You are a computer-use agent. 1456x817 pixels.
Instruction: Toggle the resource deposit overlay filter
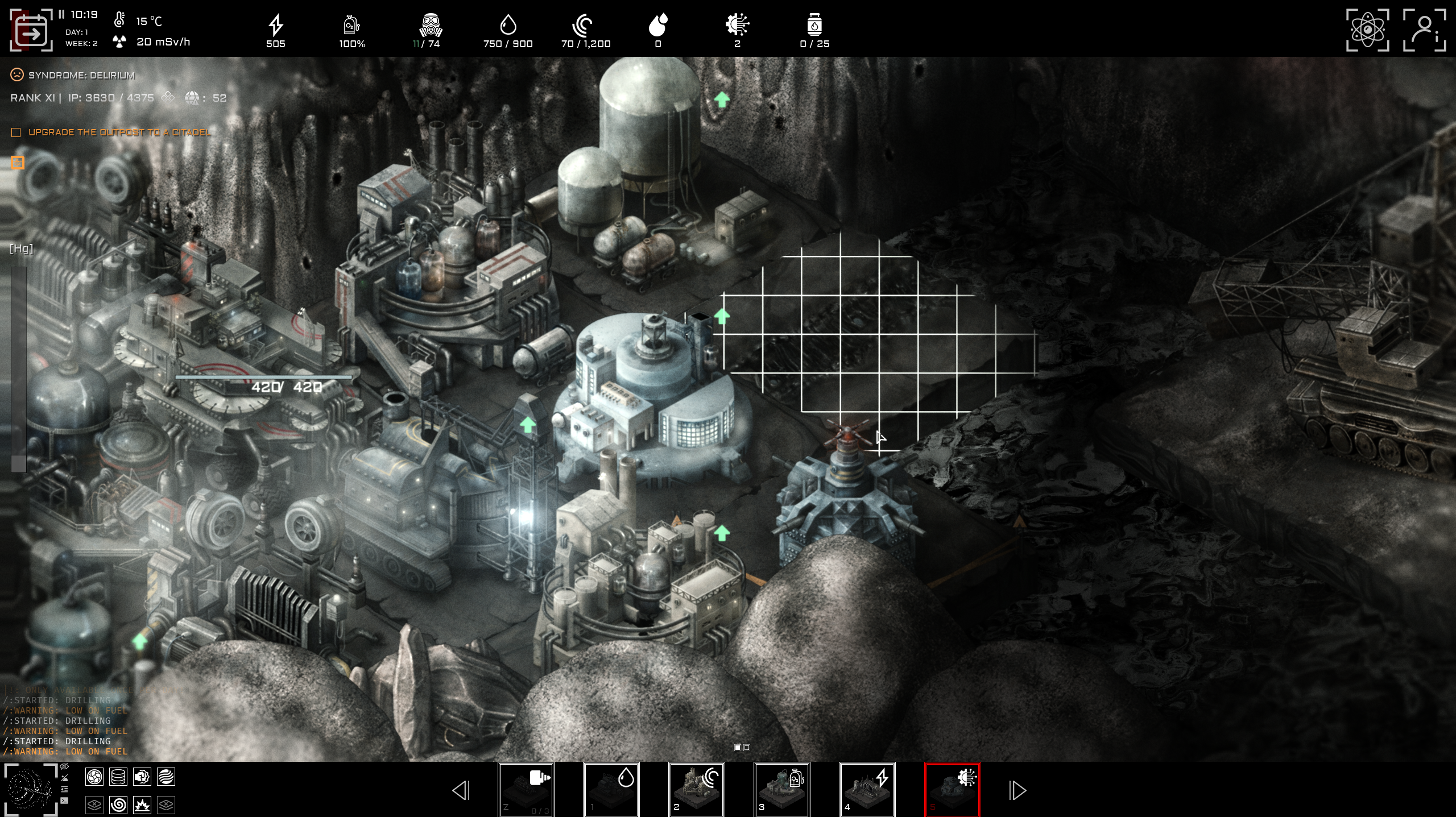118,777
